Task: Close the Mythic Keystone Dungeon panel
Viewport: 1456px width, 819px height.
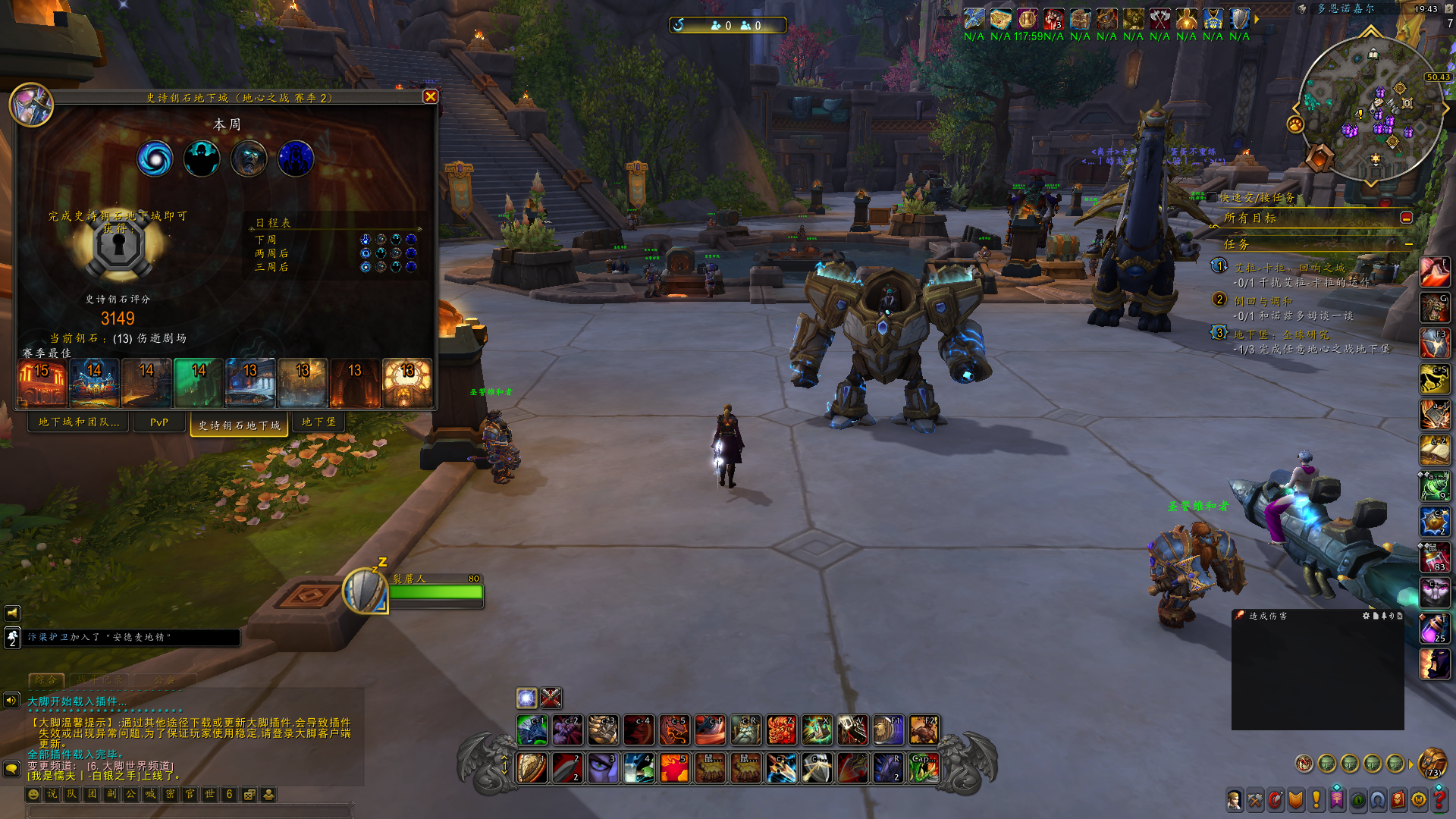Action: tap(430, 97)
